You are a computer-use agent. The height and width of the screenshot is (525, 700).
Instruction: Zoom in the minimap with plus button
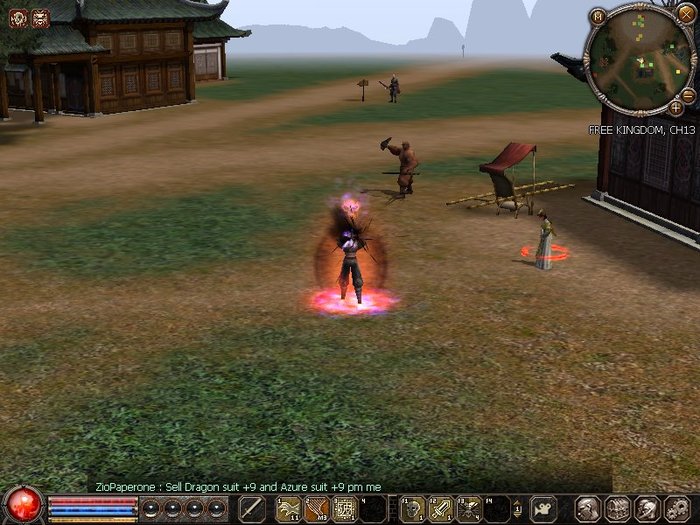(x=676, y=107)
